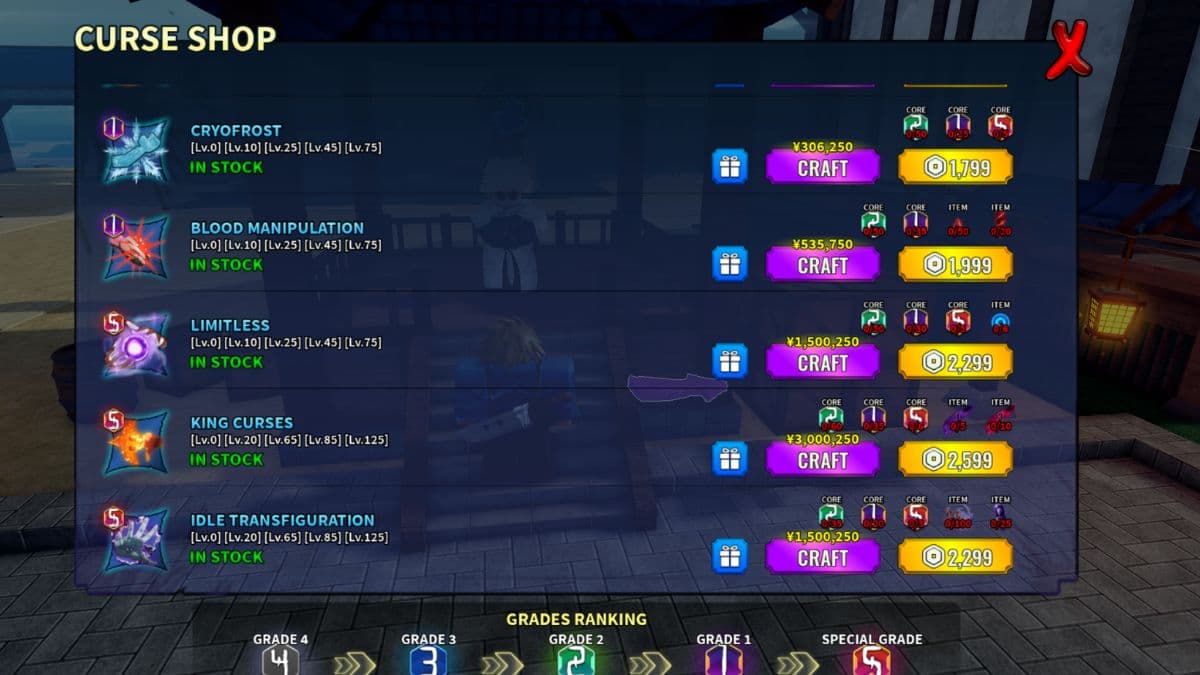The width and height of the screenshot is (1200, 675).
Task: Gift the King Curses technique
Action: (730, 459)
